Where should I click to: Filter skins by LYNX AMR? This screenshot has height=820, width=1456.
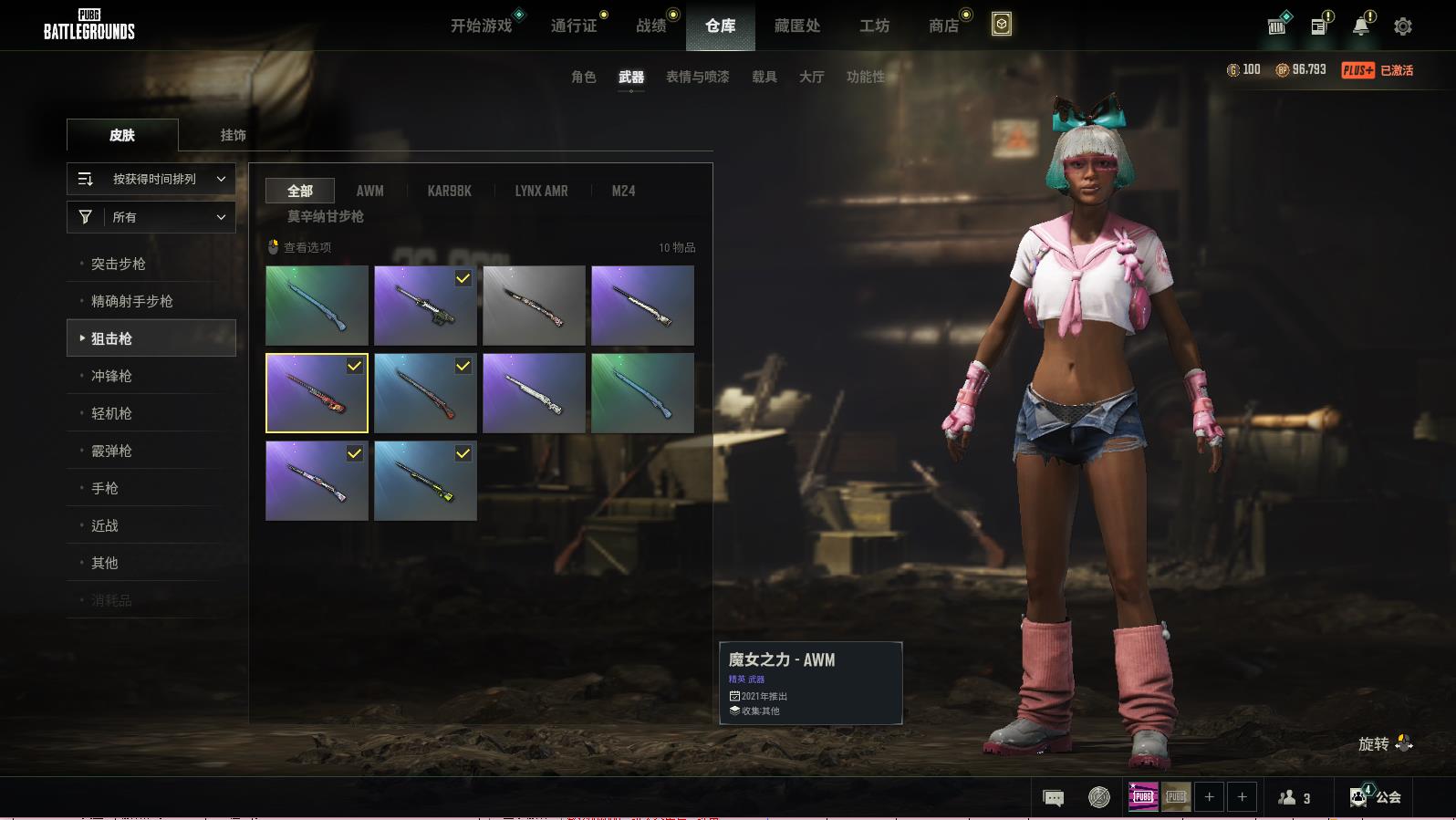pyautogui.click(x=541, y=191)
